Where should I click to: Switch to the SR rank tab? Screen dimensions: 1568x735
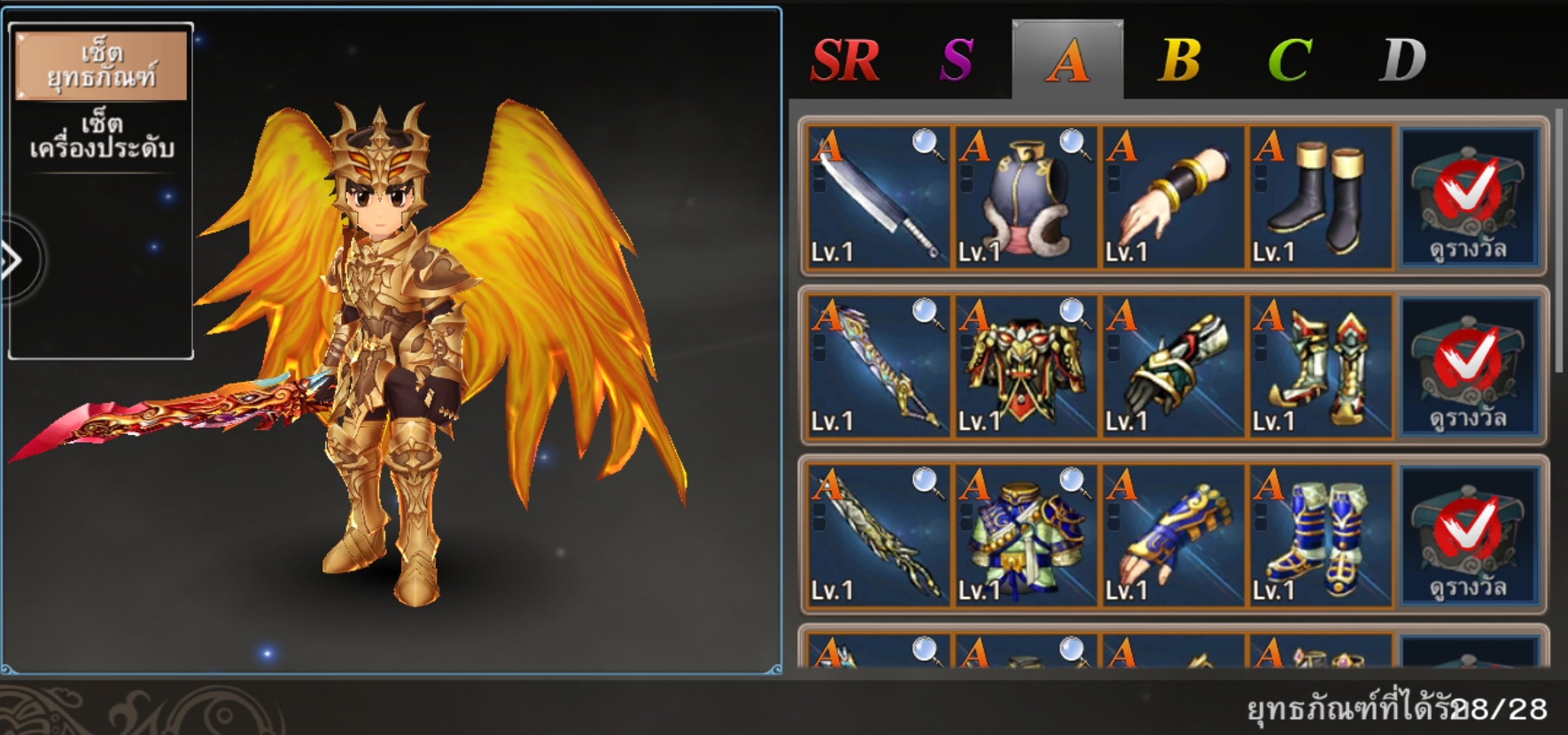pyautogui.click(x=844, y=60)
